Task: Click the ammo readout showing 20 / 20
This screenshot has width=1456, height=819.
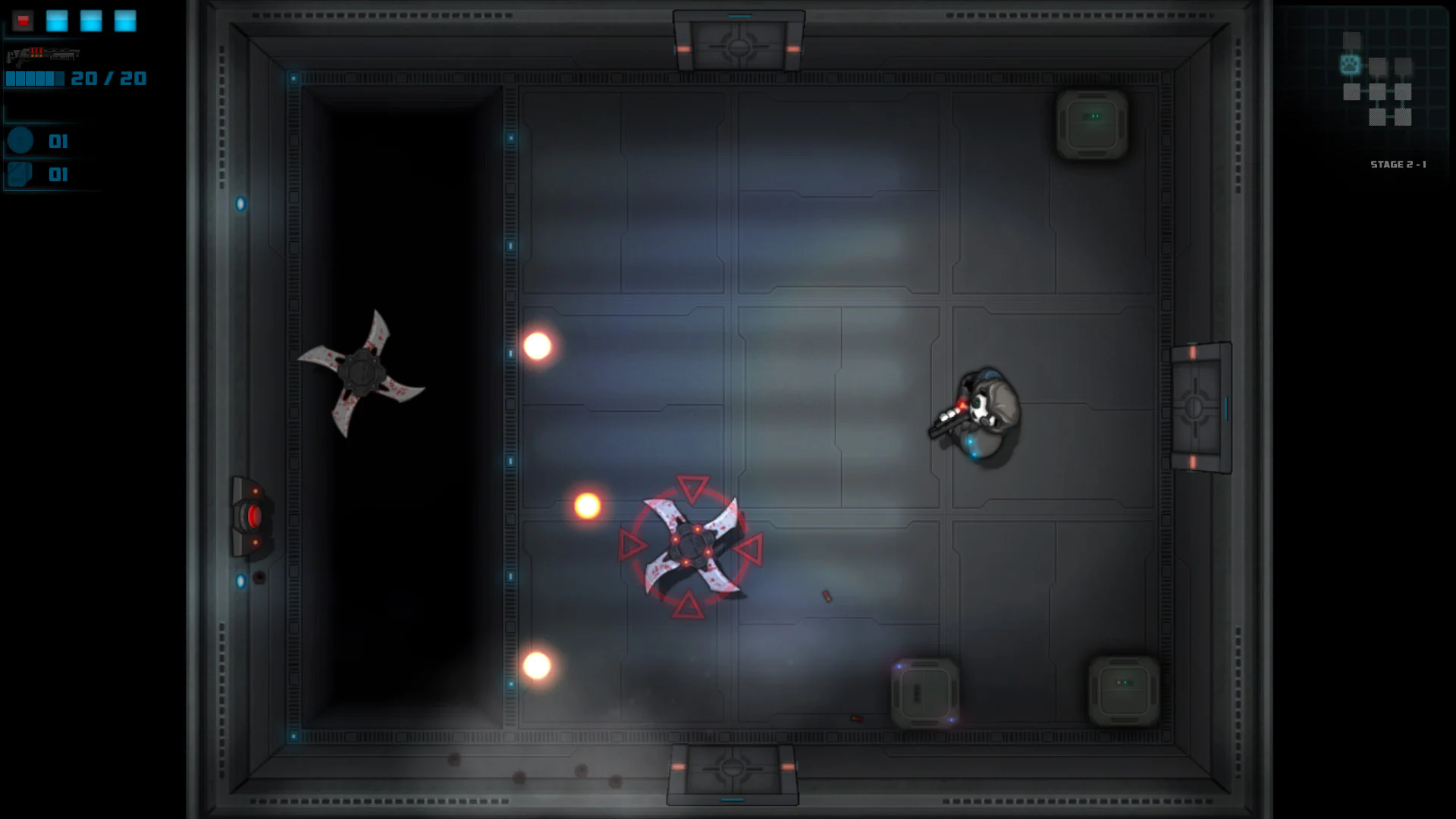Action: (106, 78)
